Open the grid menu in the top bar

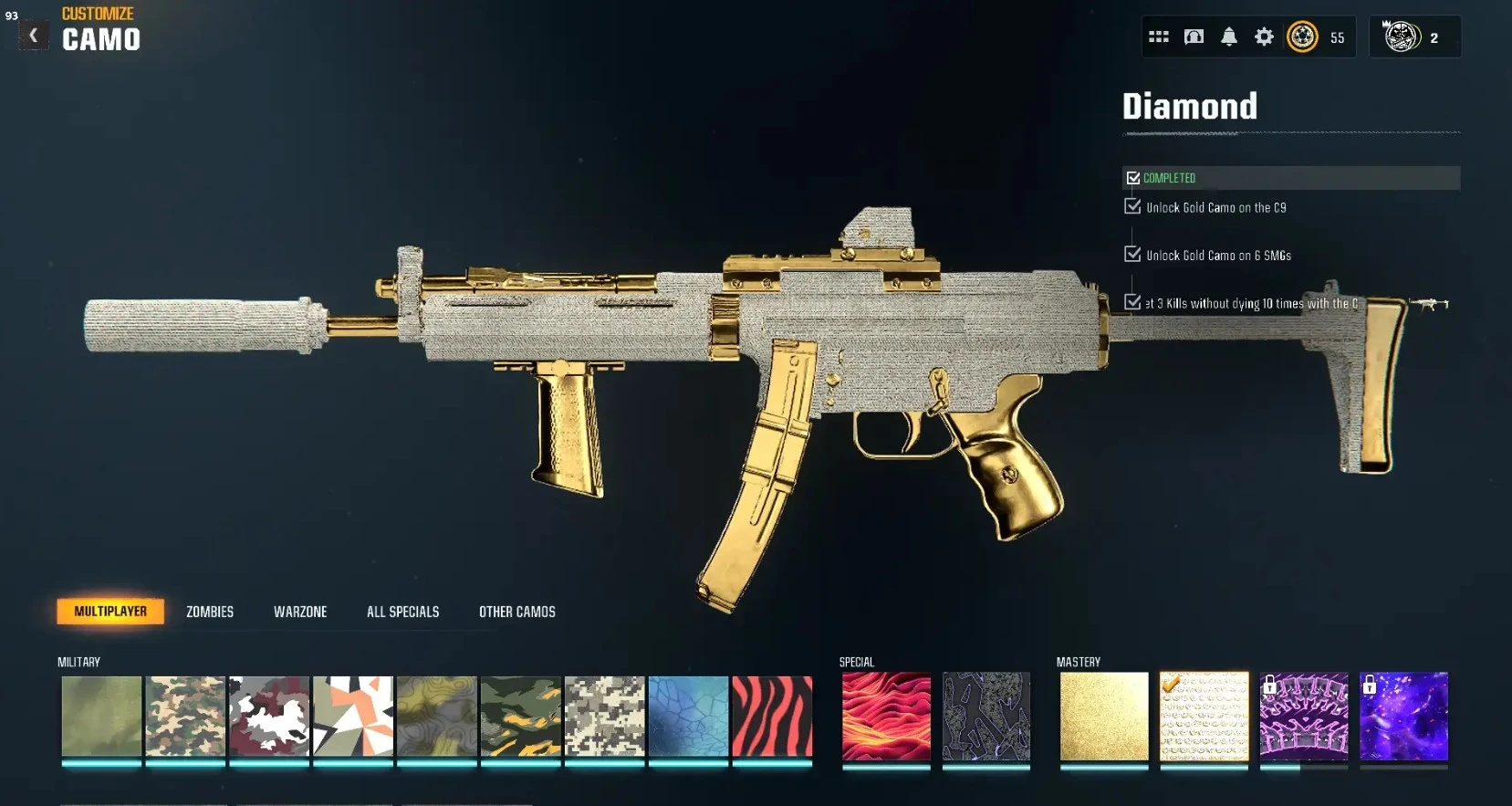pos(1158,37)
